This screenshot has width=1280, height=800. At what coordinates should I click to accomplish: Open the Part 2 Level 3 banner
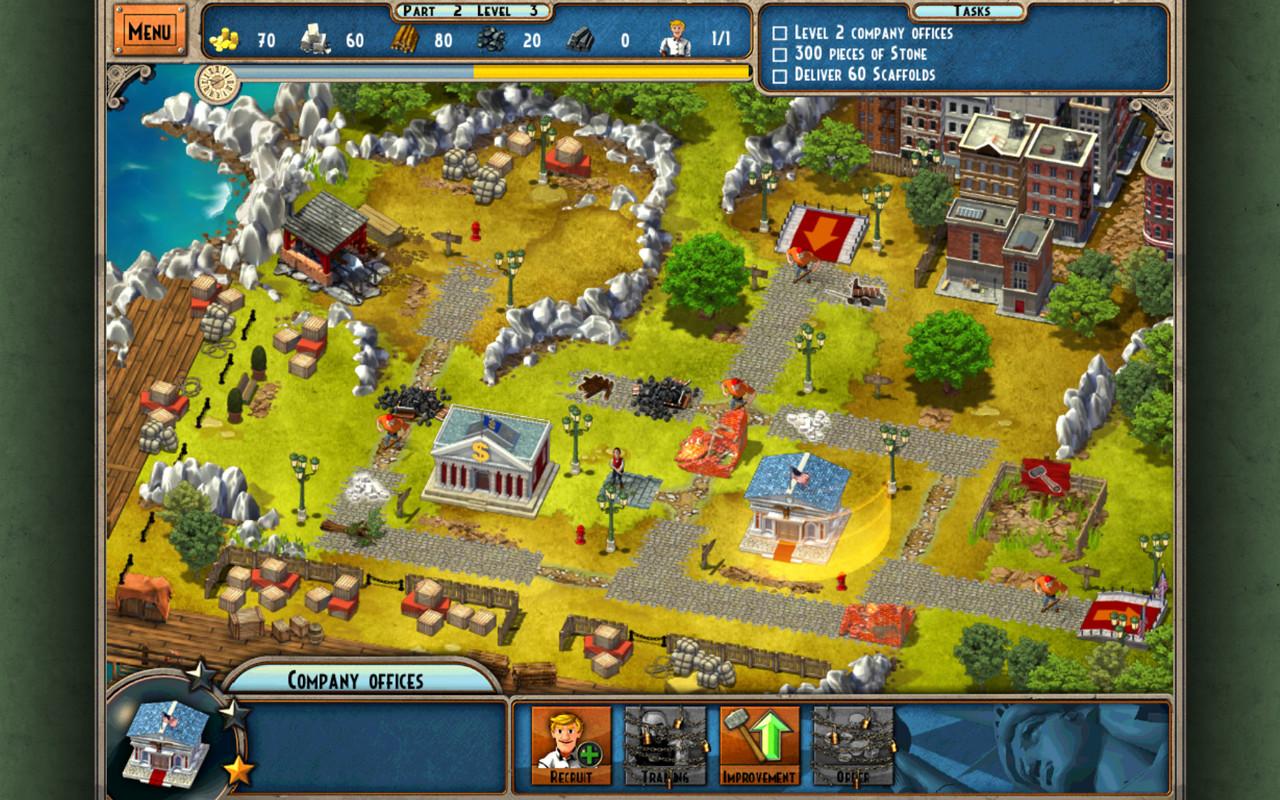coord(470,10)
